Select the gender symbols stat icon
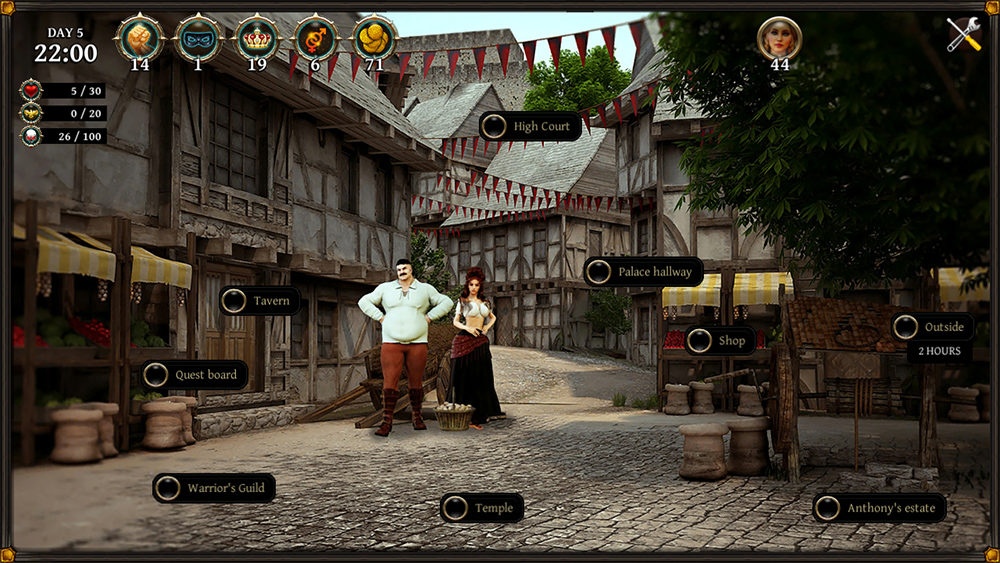Viewport: 1000px width, 563px height. click(316, 38)
